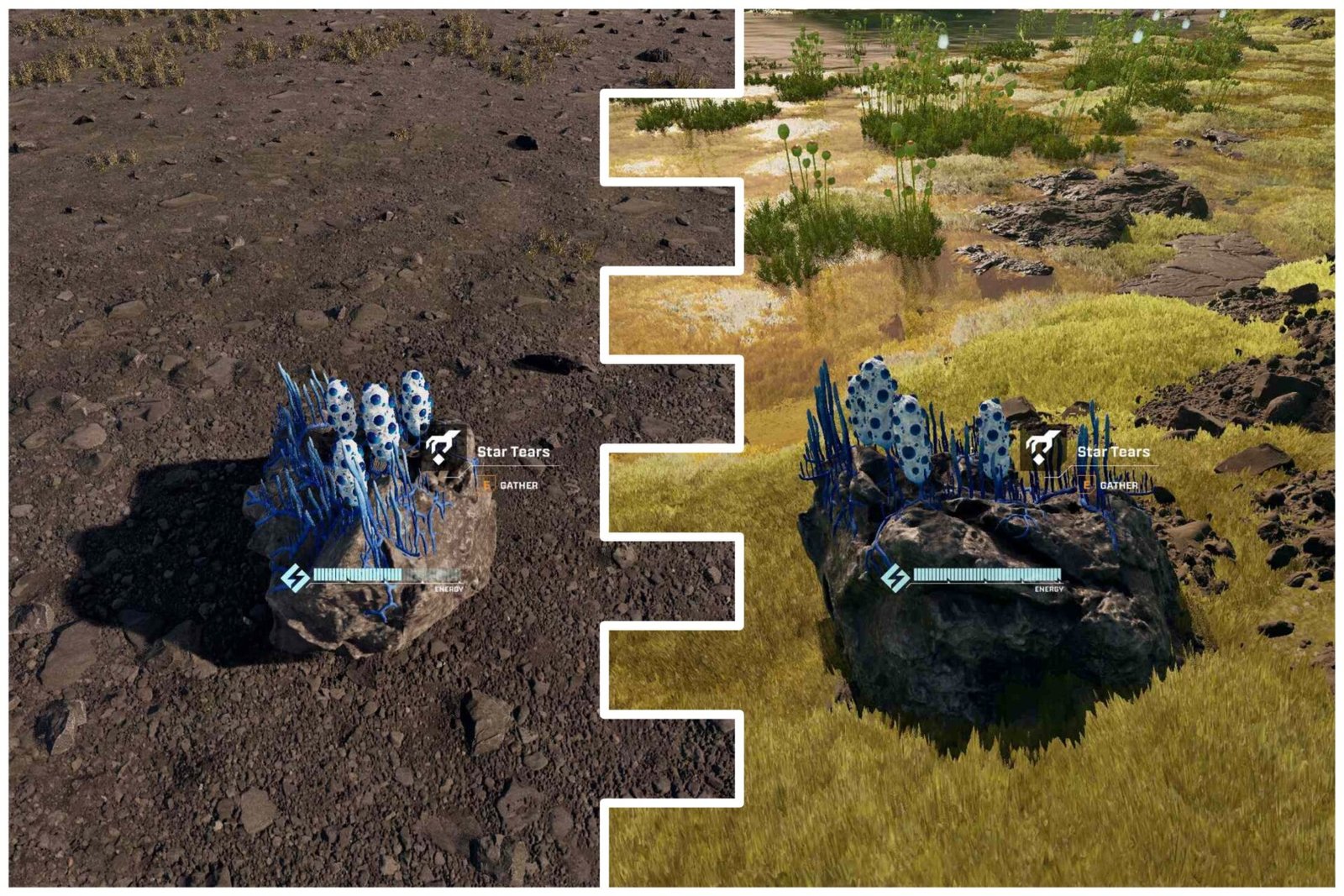Click the orange E key prompt on the left
This screenshot has width=1344, height=896.
(x=487, y=484)
